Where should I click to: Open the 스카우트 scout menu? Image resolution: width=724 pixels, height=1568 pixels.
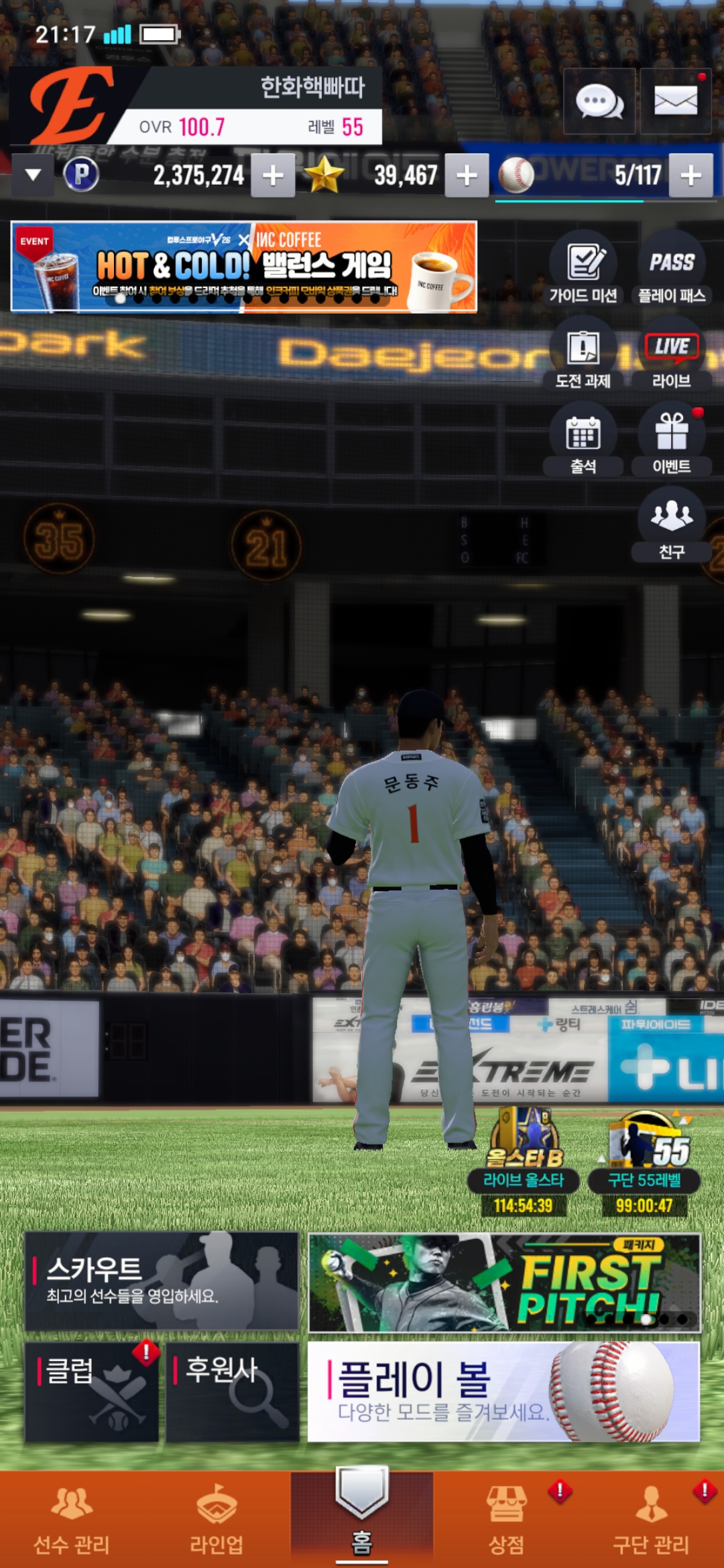[162, 1281]
